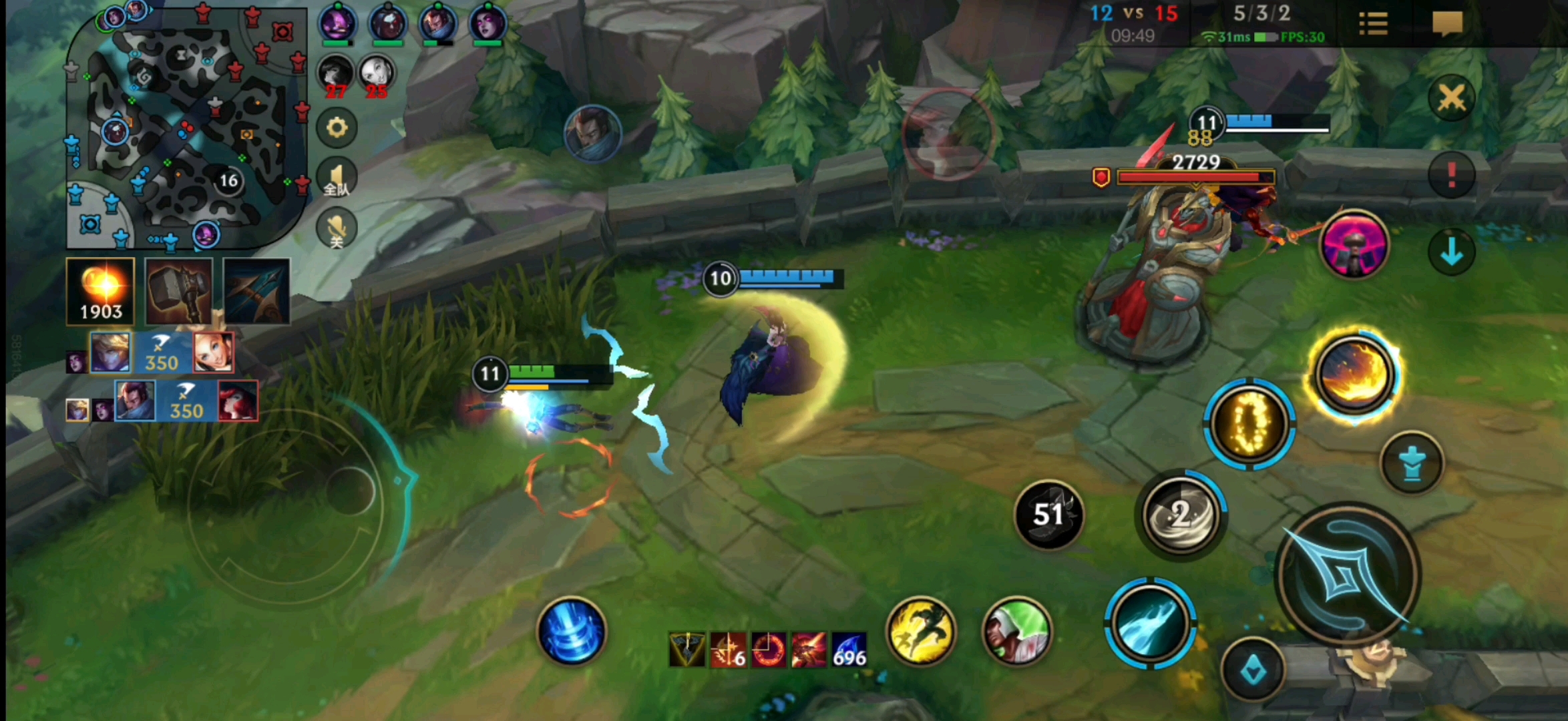Select the pickaxe item suggestion
1568x721 pixels.
[x=257, y=291]
